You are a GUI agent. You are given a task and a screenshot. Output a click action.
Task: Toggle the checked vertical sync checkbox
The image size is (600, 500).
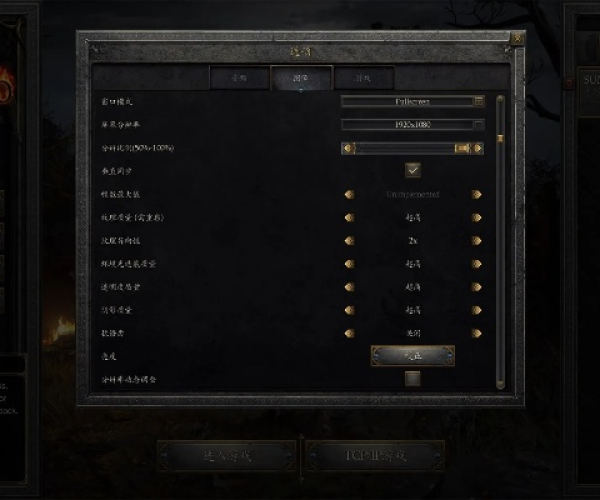coord(413,171)
